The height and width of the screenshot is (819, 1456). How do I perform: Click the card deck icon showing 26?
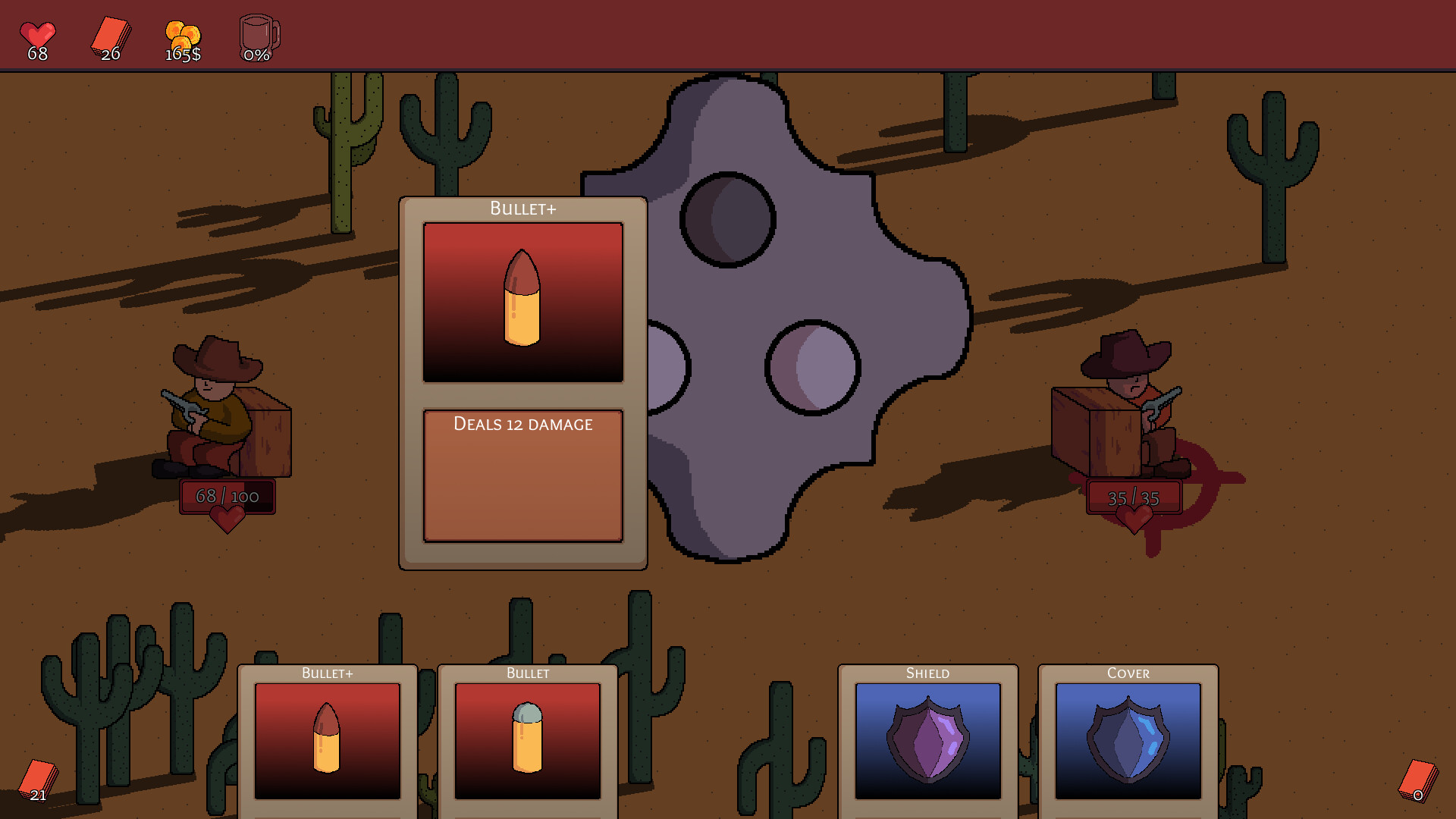110,34
